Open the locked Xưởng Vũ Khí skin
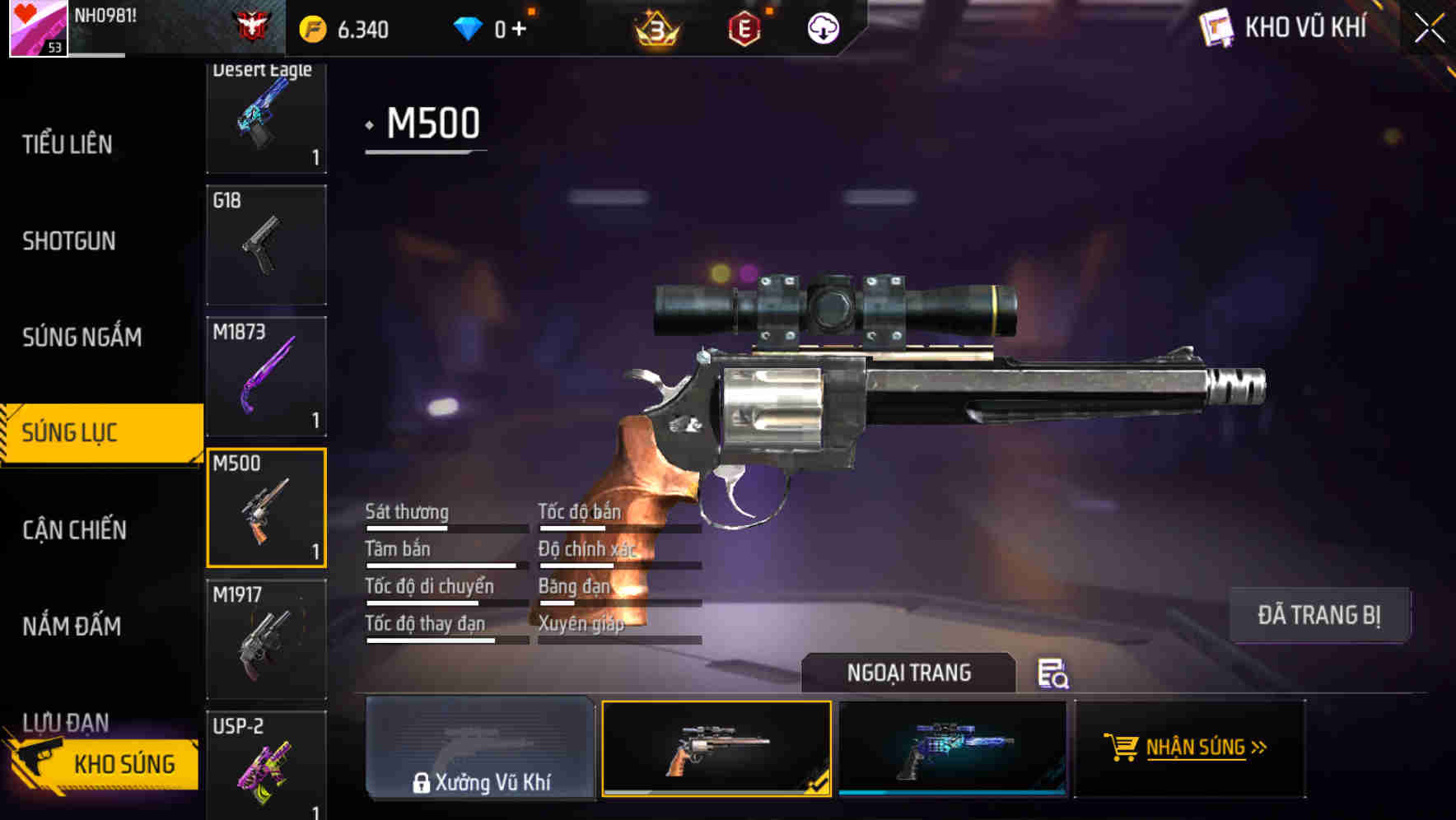 [x=479, y=749]
